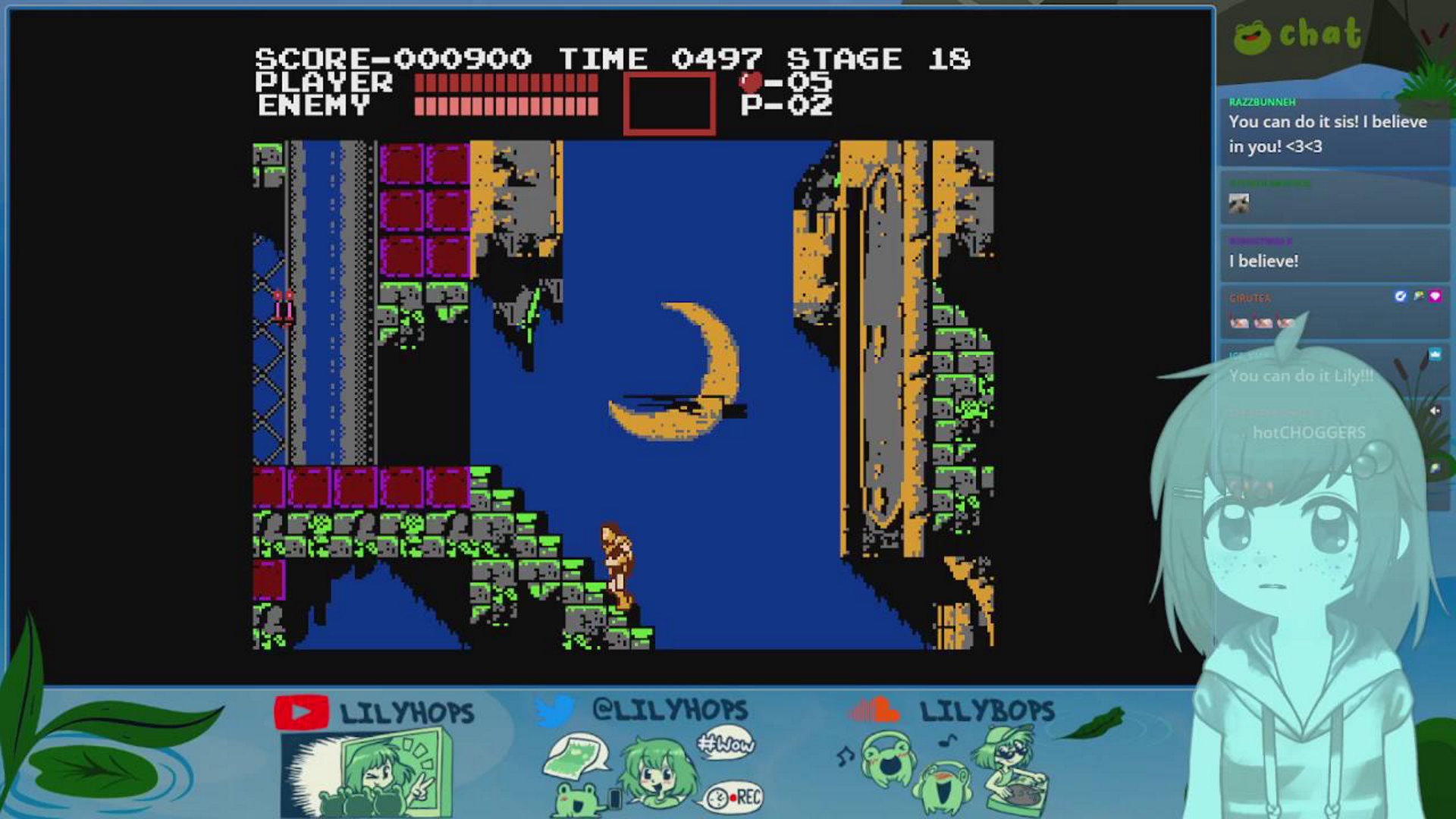1456x819 pixels.
Task: Click the "I believe!" chat message
Action: [x=1263, y=260]
